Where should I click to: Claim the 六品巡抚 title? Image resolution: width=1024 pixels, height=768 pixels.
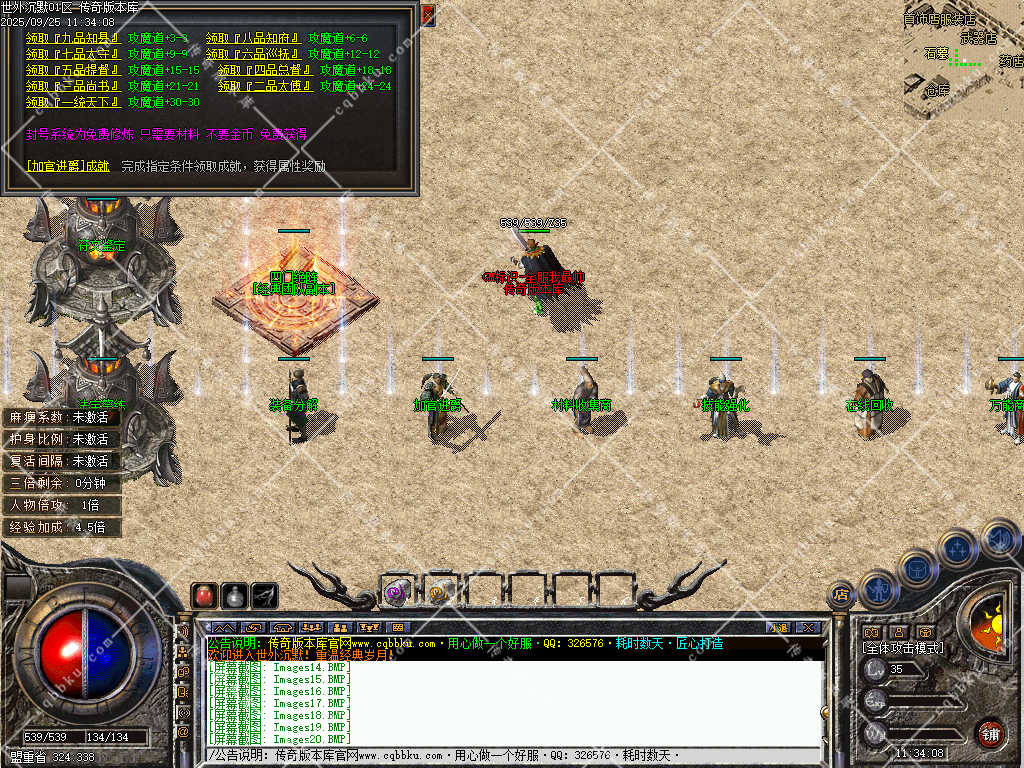click(x=253, y=54)
